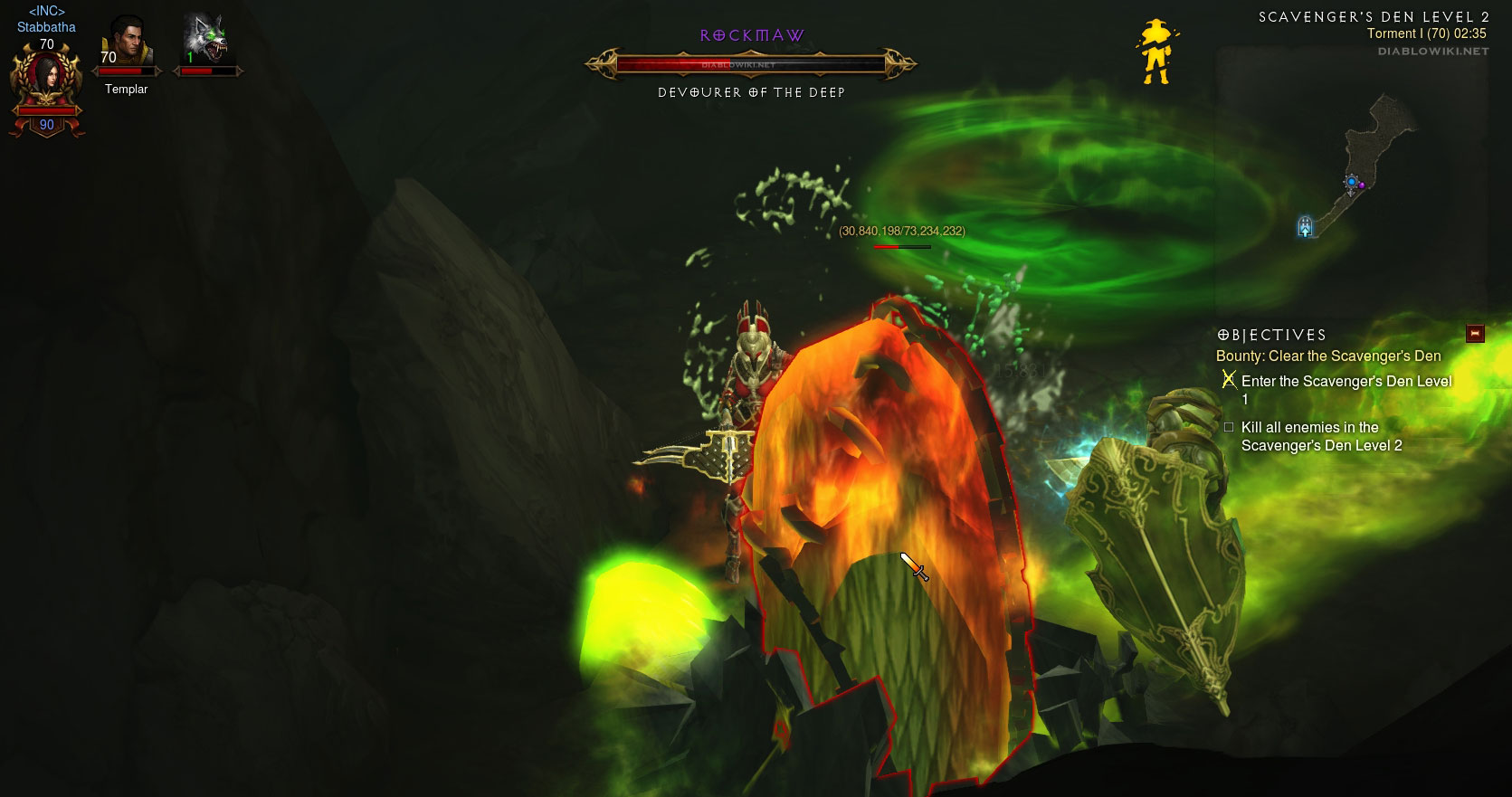Select the wolf companion portrait
The width and height of the screenshot is (1512, 797).
206,41
